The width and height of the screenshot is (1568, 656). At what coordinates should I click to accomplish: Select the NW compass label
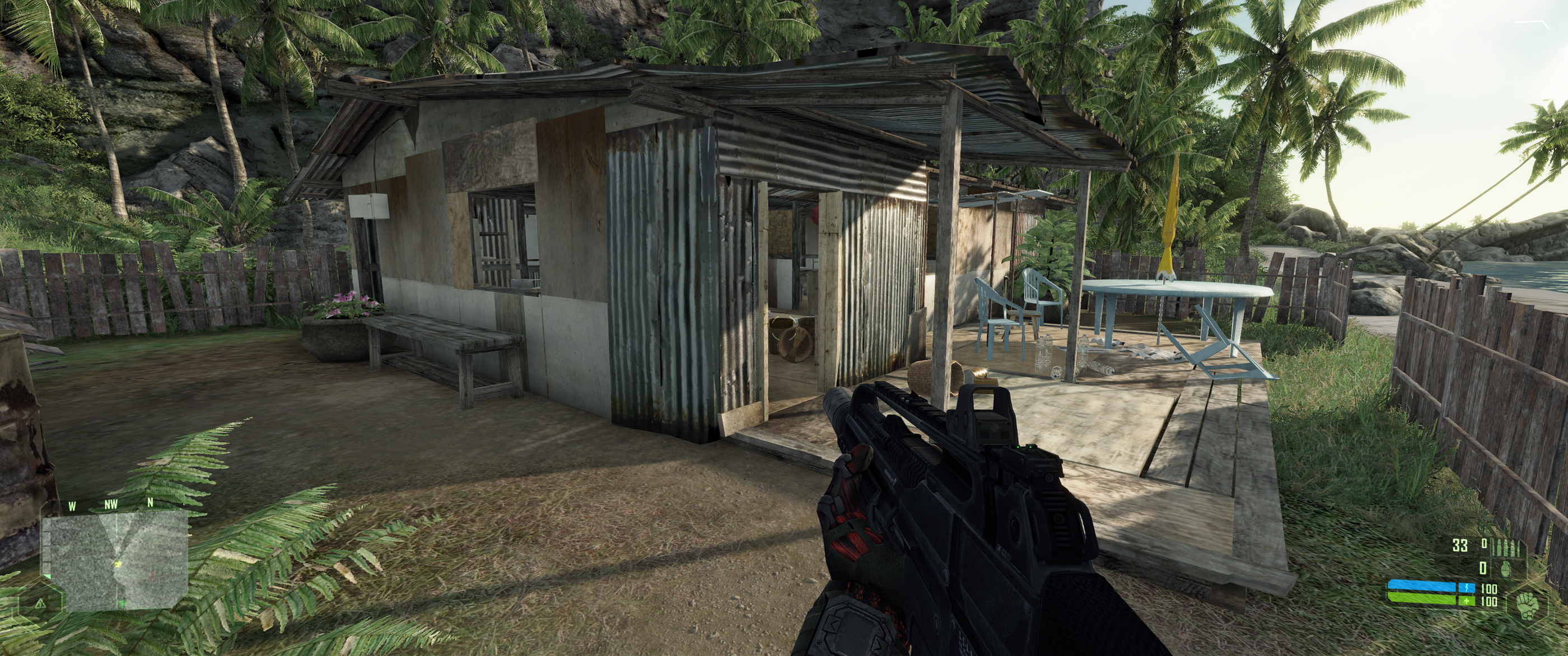(x=112, y=504)
